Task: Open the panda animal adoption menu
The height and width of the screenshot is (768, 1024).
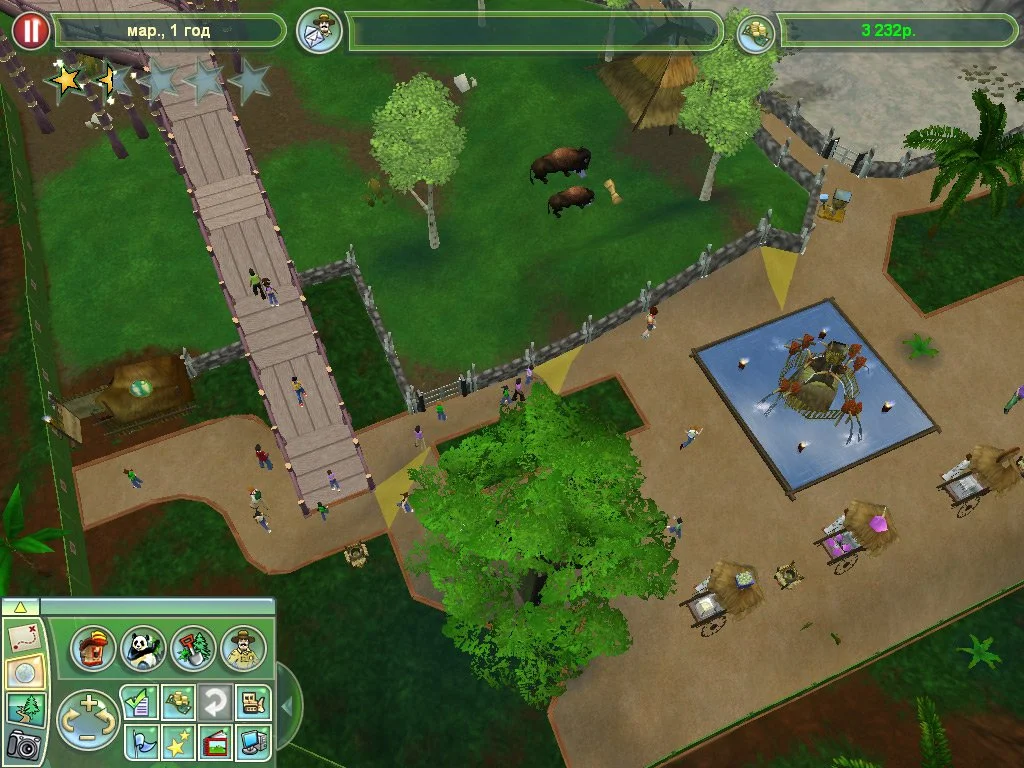Action: click(x=142, y=649)
